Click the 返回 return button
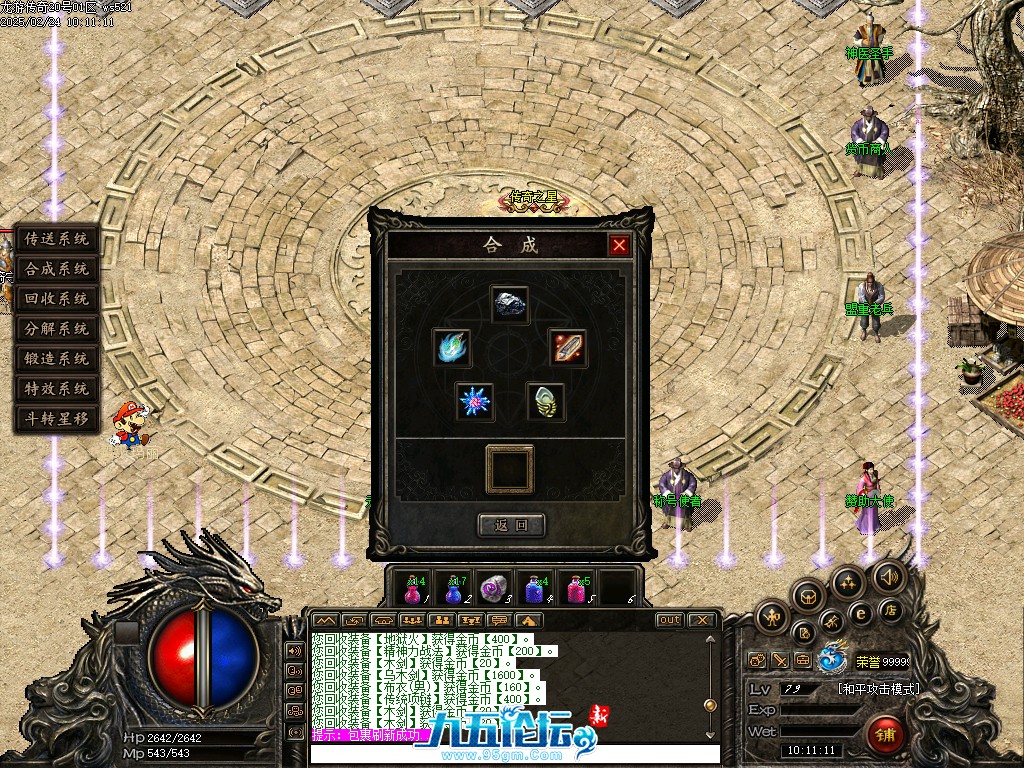 511,525
